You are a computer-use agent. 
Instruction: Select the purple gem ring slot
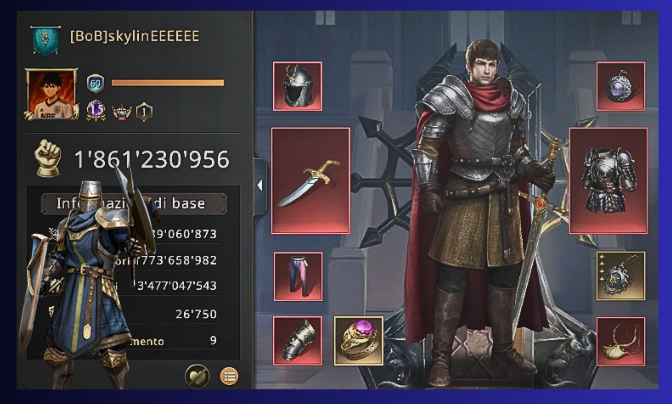pyautogui.click(x=358, y=341)
